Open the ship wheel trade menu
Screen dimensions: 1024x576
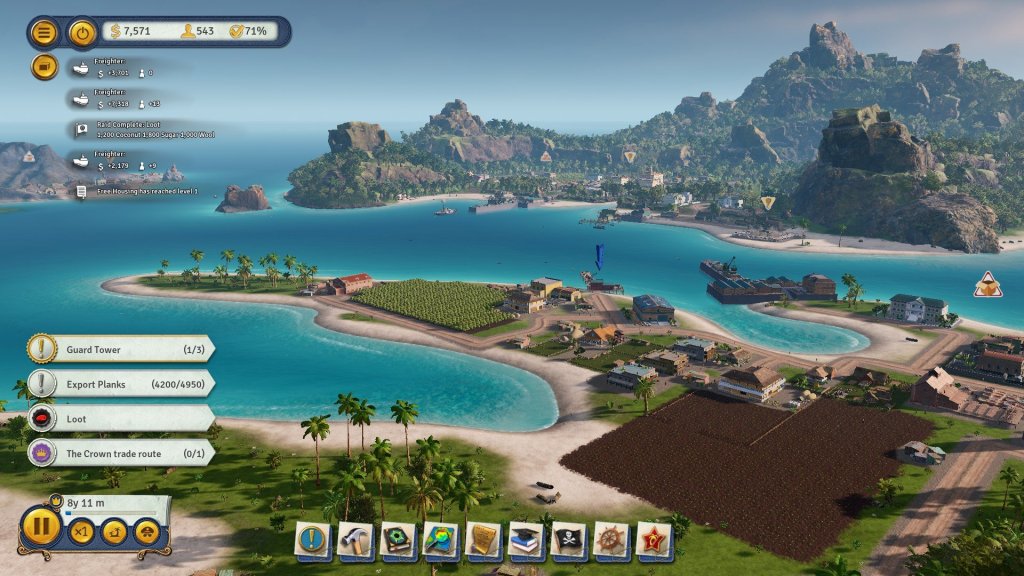(612, 540)
